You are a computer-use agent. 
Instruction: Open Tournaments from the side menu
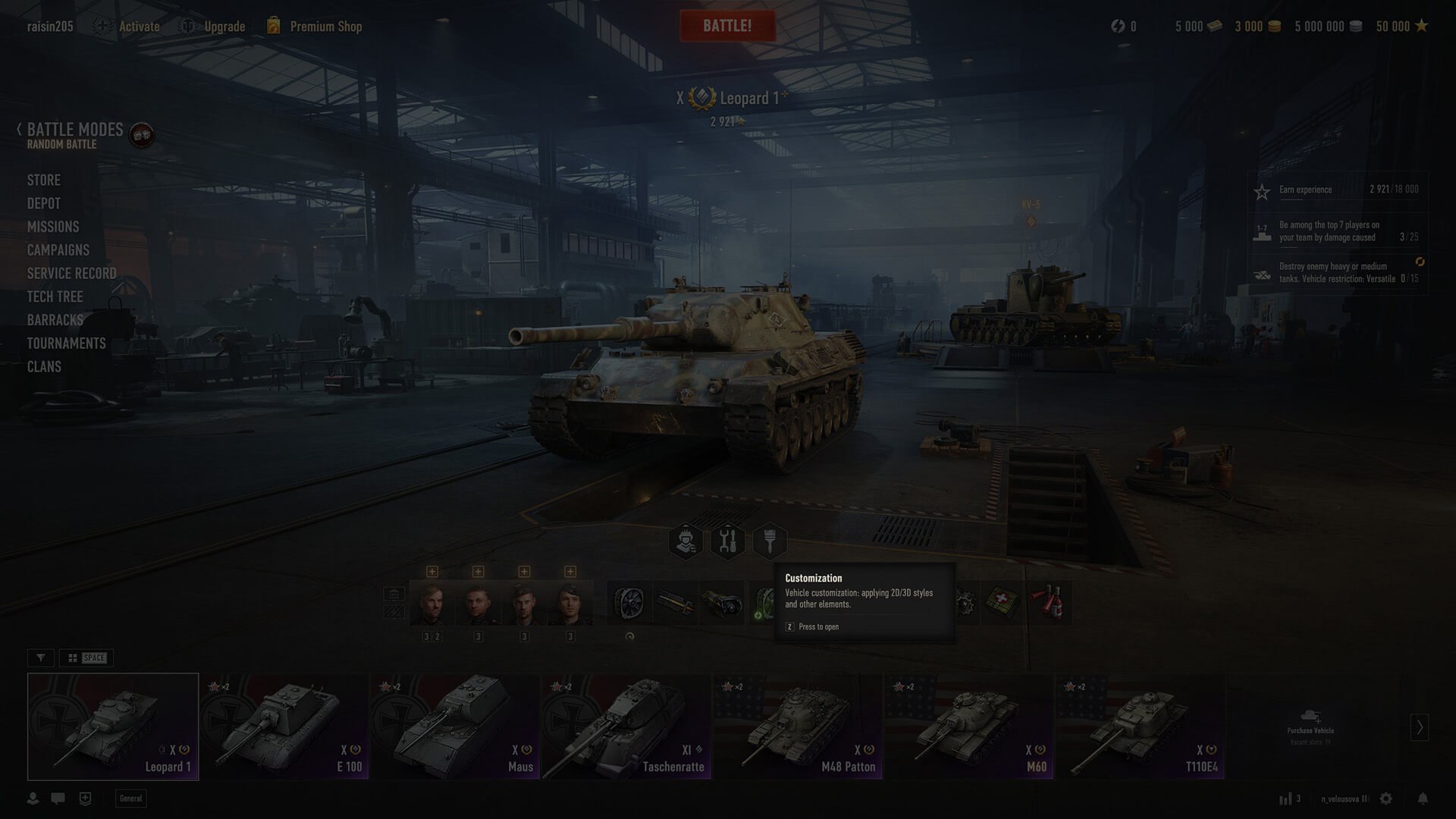pos(67,344)
